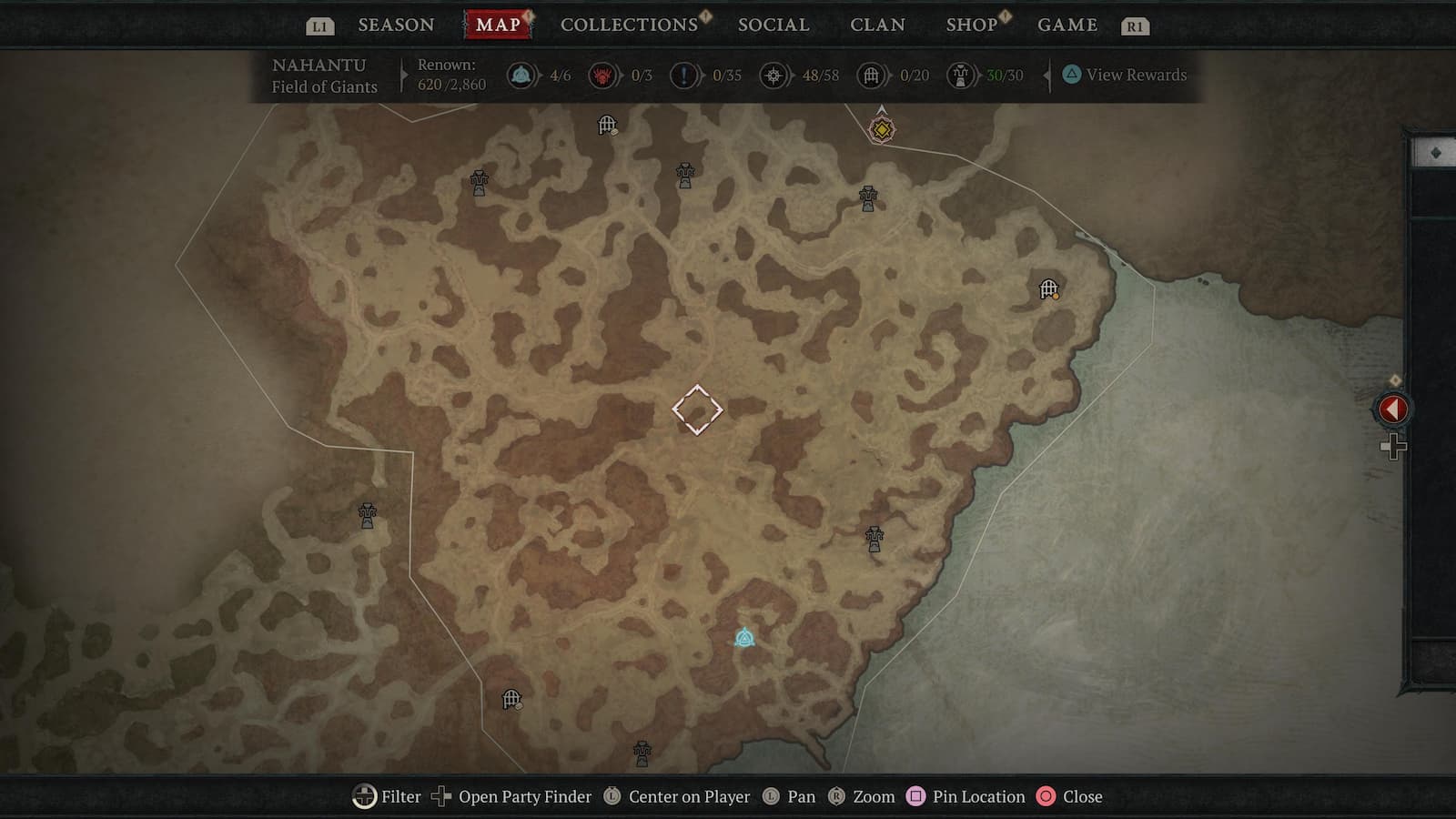Open the SHOP tab
This screenshot has width=1456, height=819.
pos(972,25)
